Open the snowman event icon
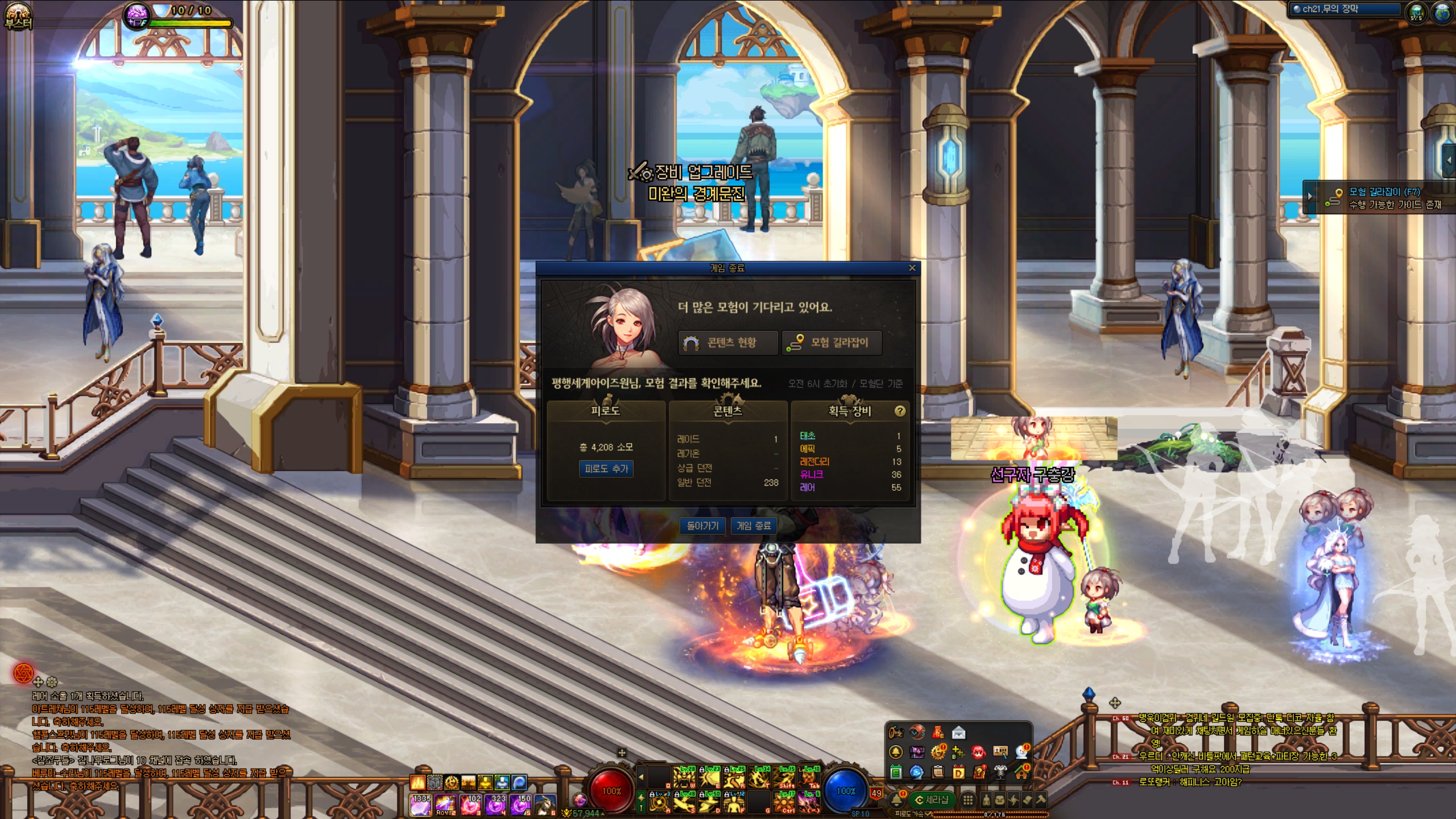This screenshot has width=1456, height=819. click(x=1021, y=752)
